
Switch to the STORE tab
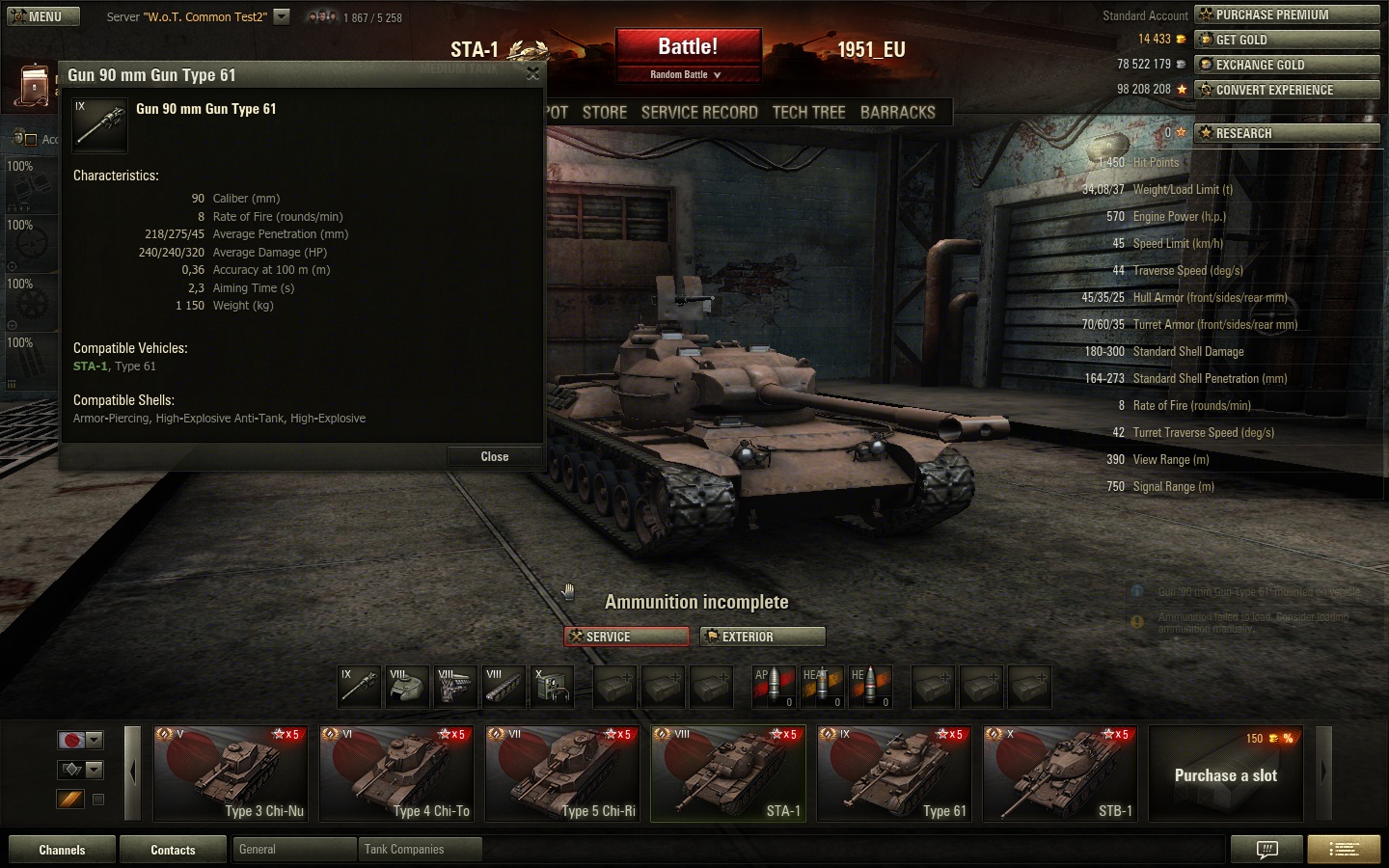605,113
